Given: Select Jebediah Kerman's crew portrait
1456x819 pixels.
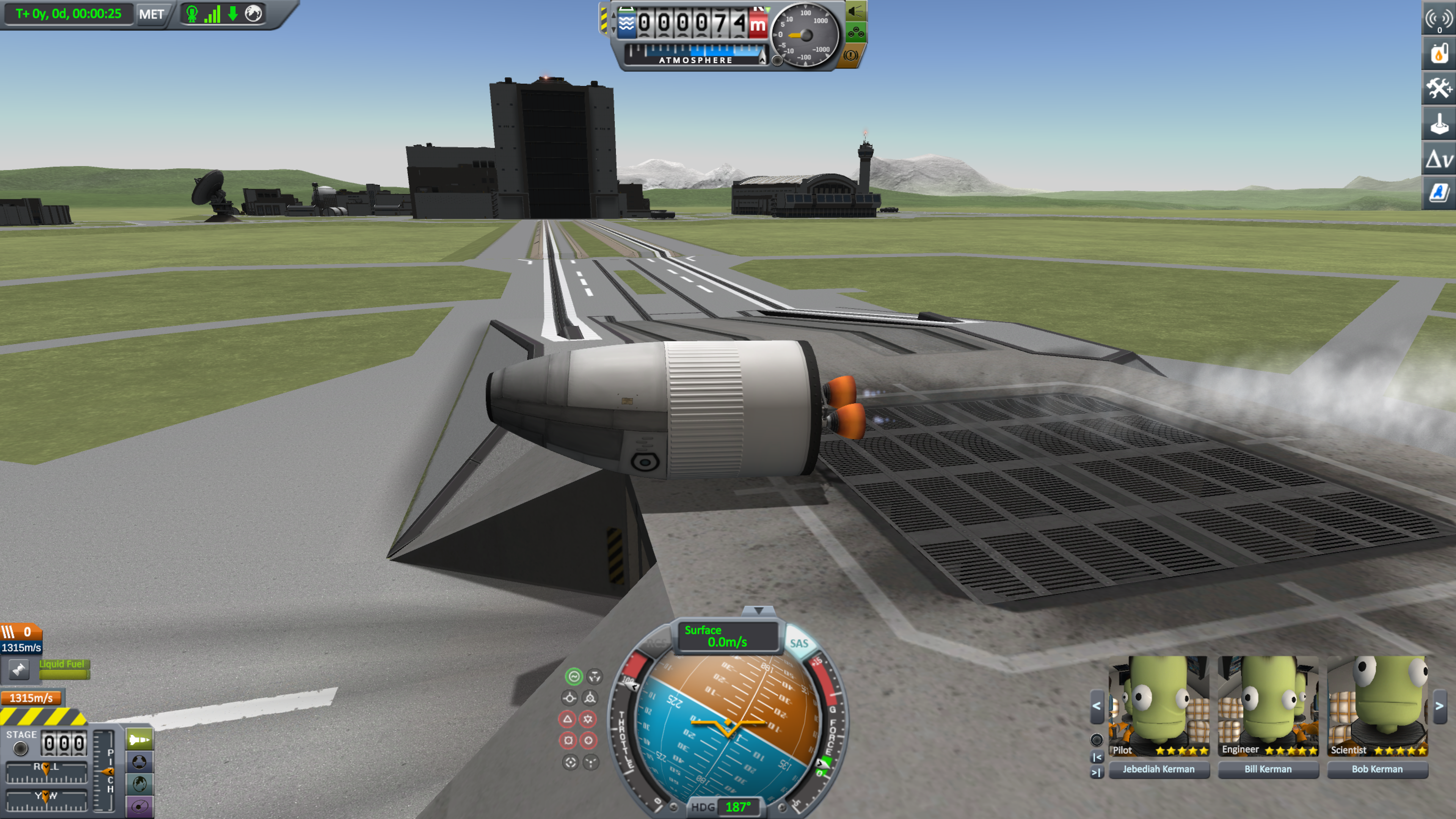Looking at the screenshot, I should point(1159,706).
